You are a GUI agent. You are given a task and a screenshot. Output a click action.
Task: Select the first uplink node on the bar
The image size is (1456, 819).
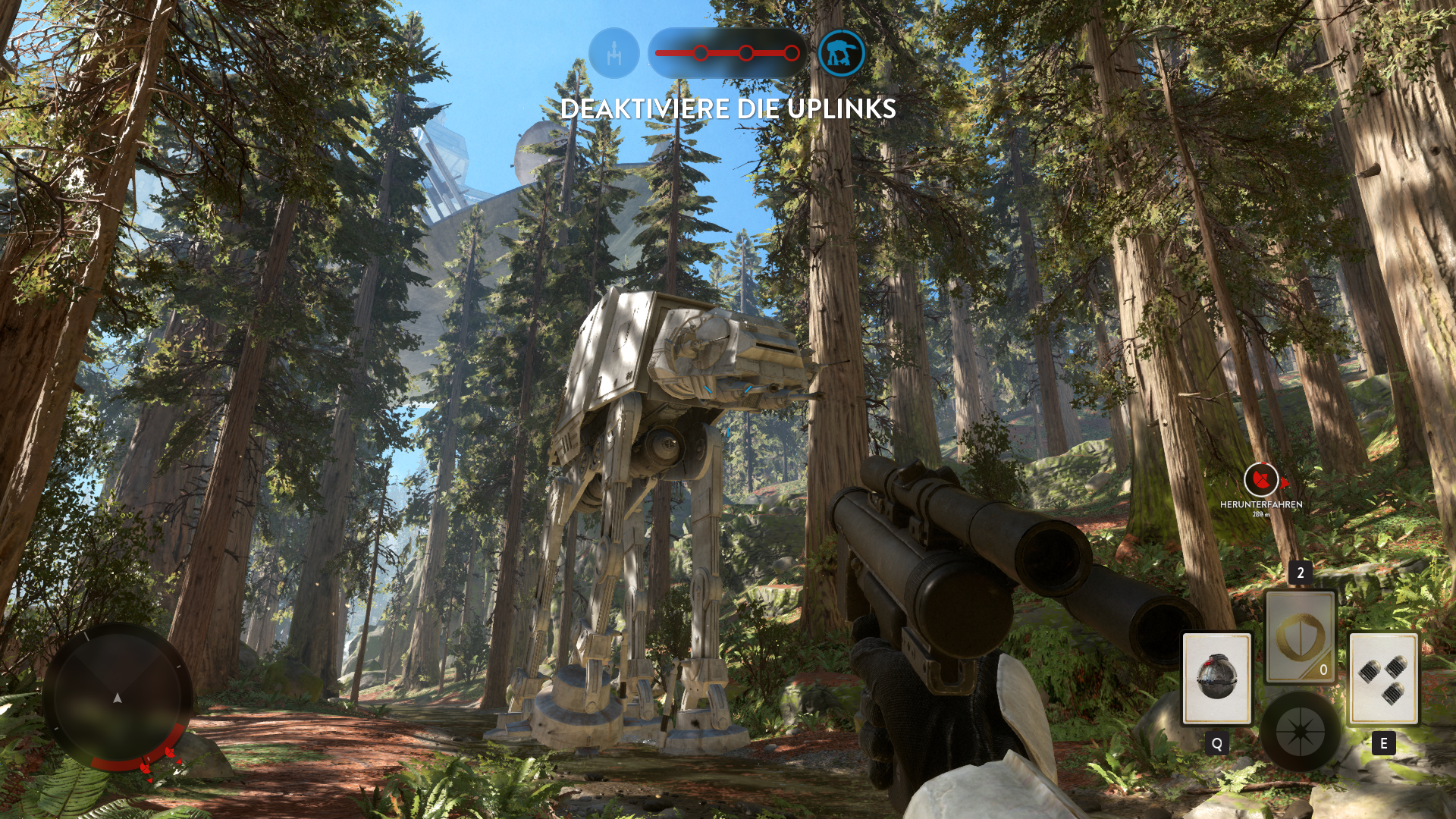(700, 52)
